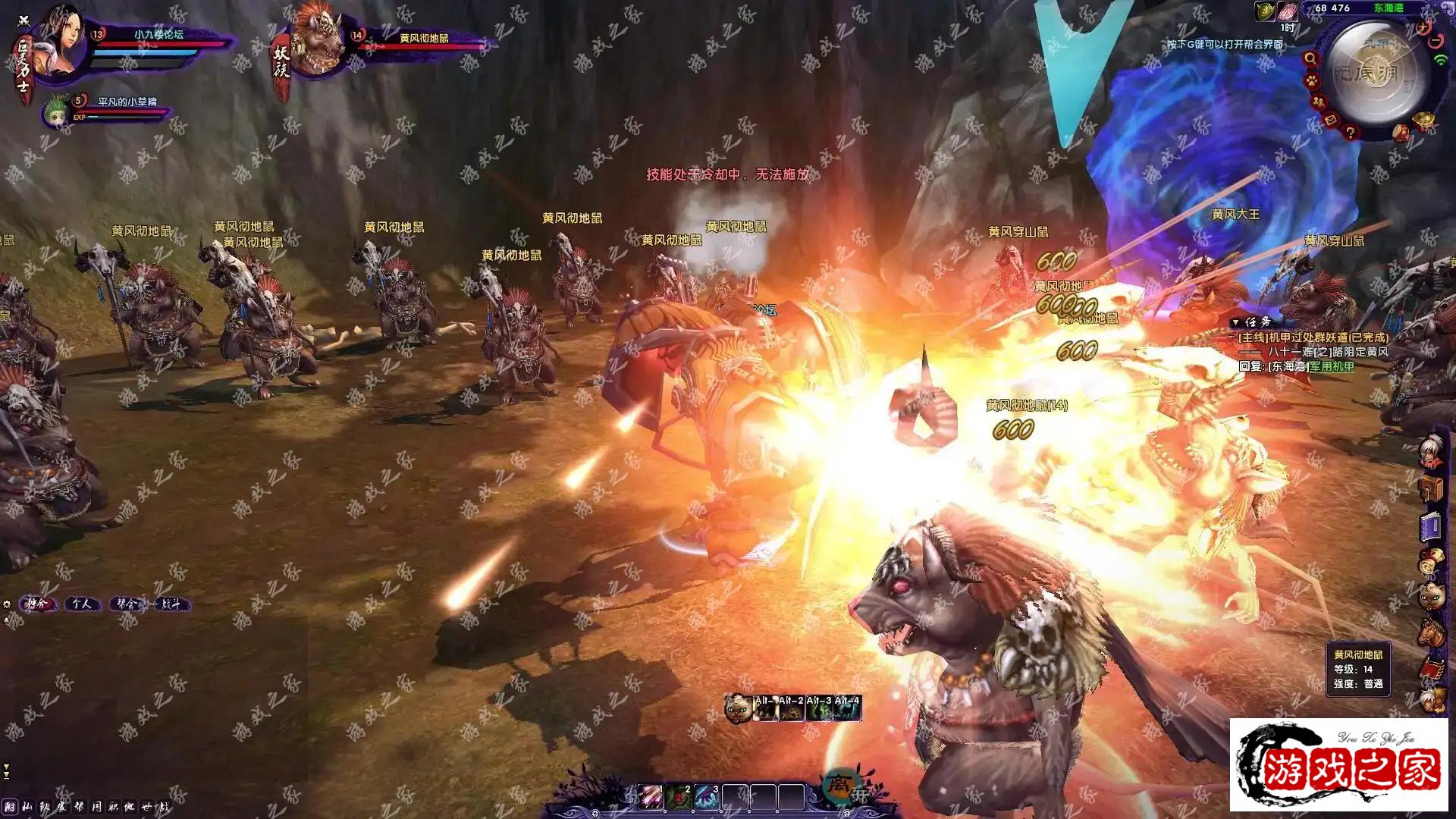
Task: Click the circular minimap
Action: (1373, 72)
